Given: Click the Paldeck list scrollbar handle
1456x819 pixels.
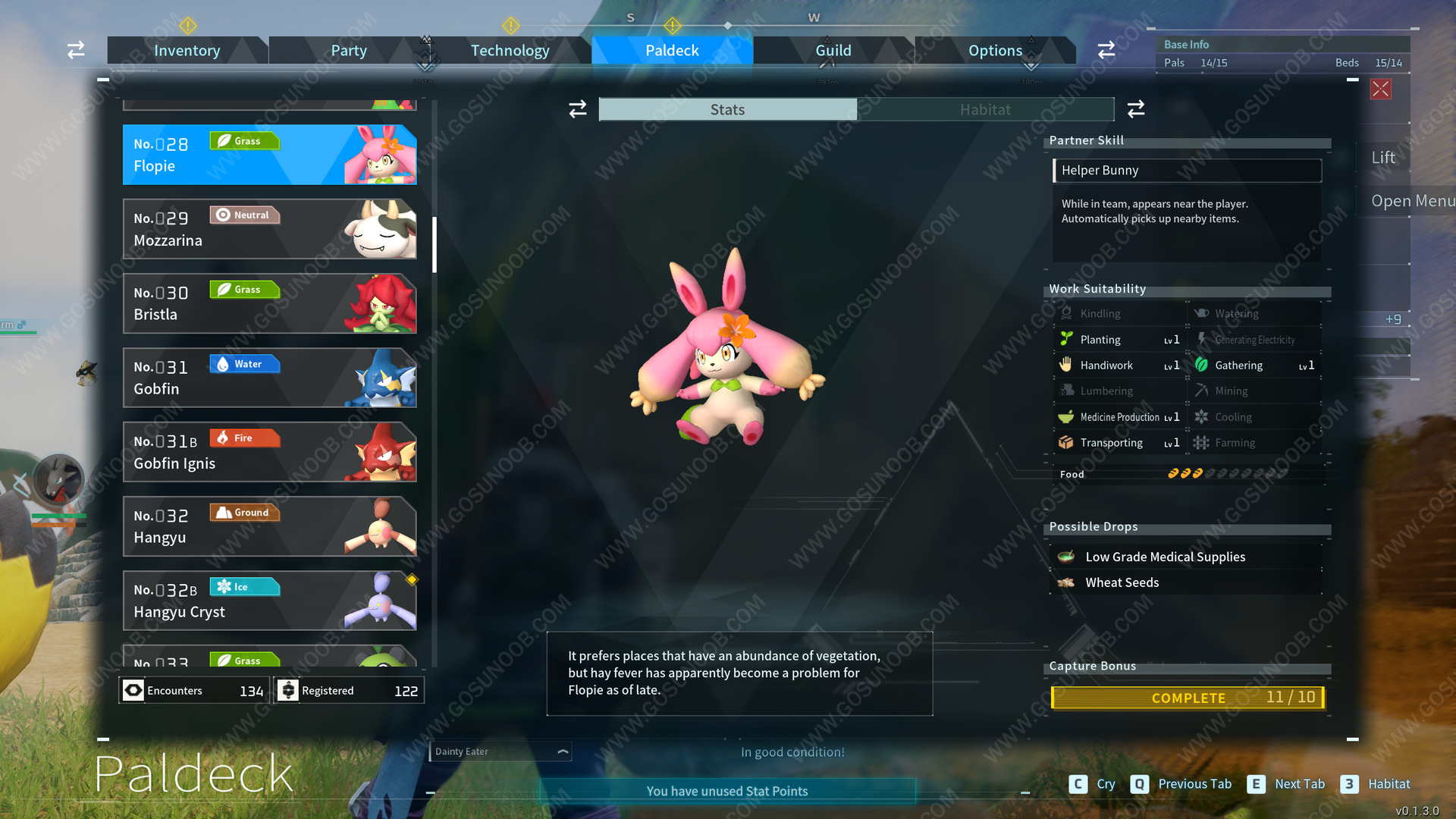Looking at the screenshot, I should tap(435, 244).
